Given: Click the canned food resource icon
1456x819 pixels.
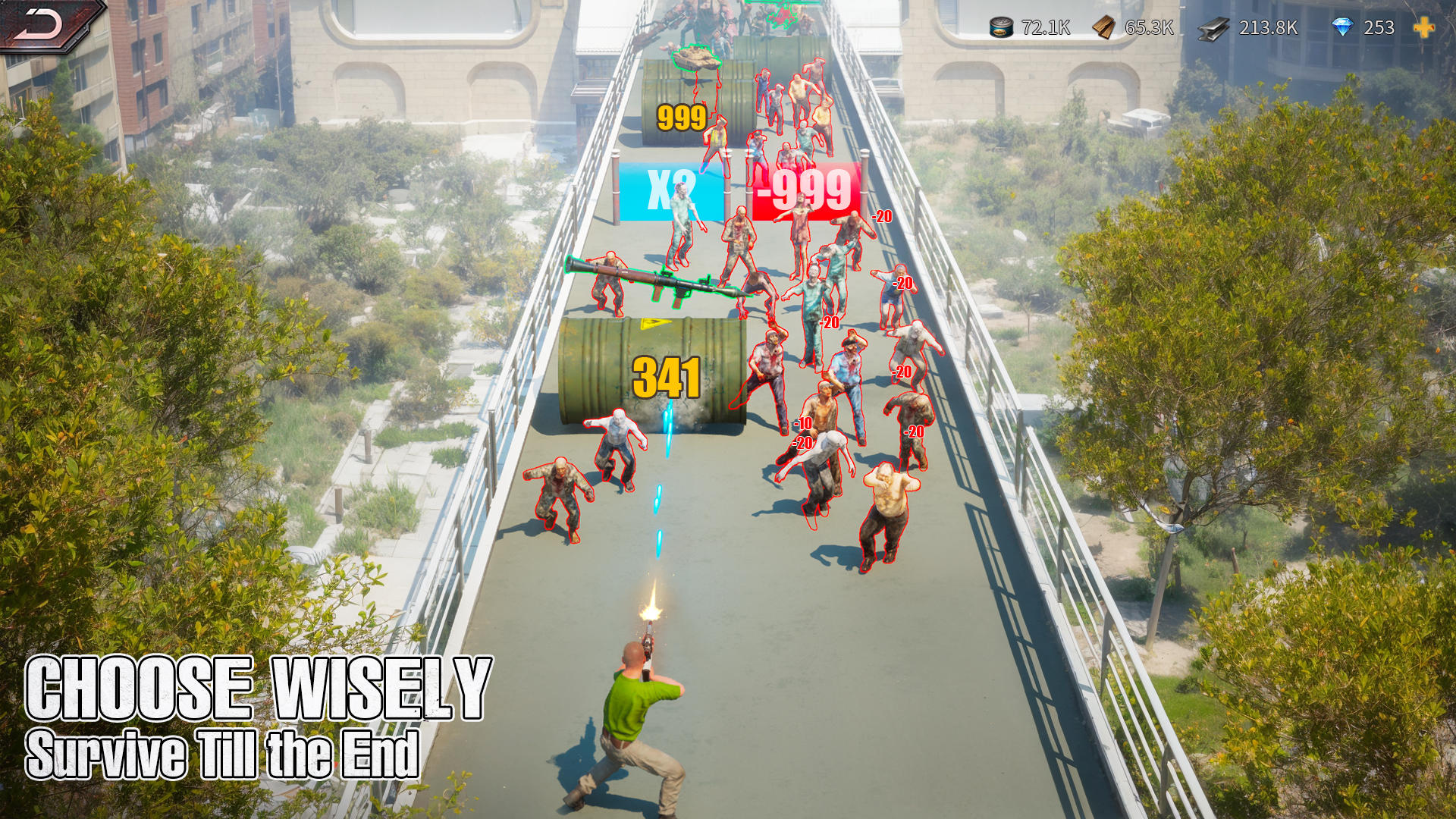Looking at the screenshot, I should pyautogui.click(x=1000, y=28).
